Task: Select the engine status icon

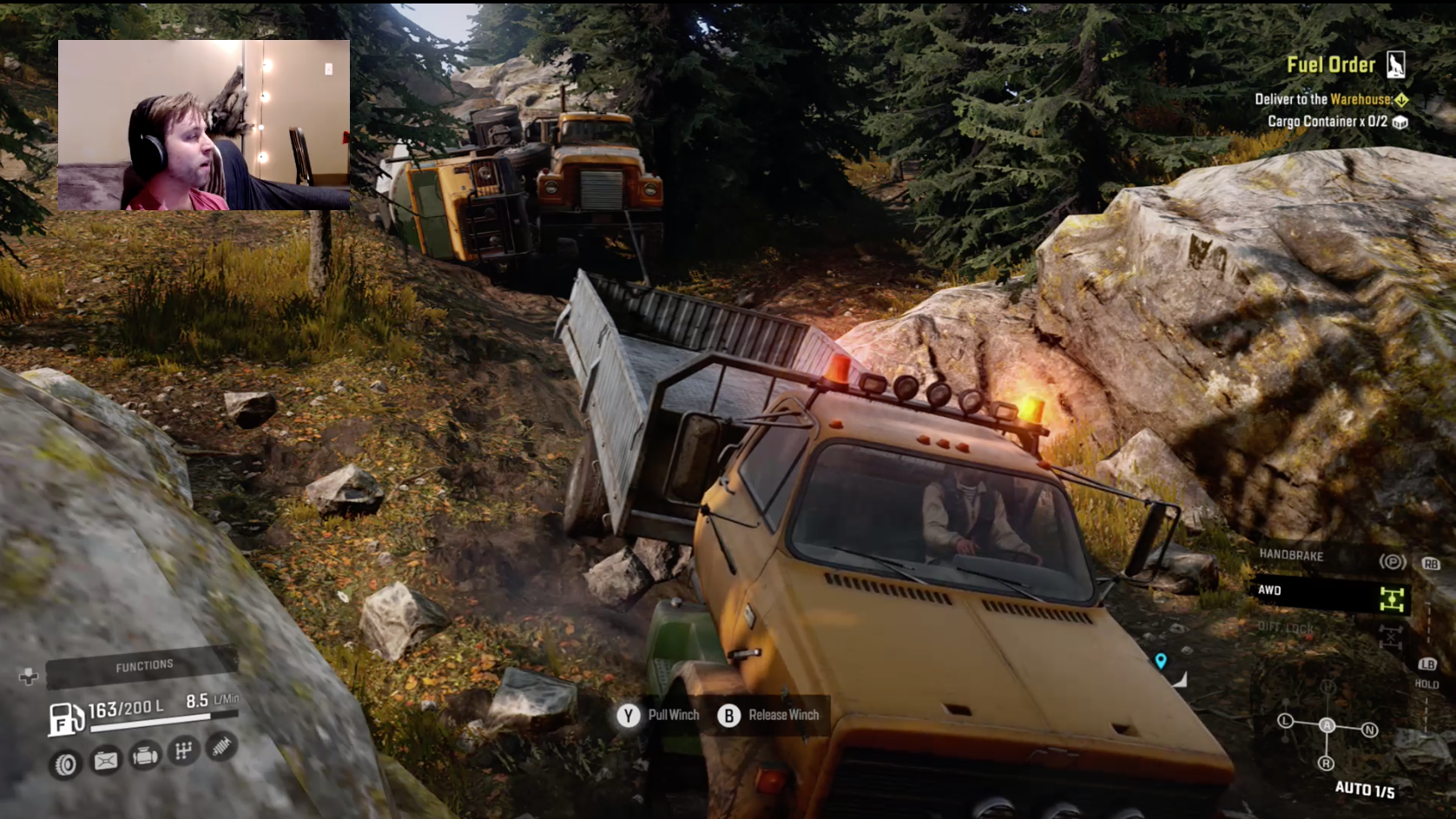Action: (x=144, y=756)
